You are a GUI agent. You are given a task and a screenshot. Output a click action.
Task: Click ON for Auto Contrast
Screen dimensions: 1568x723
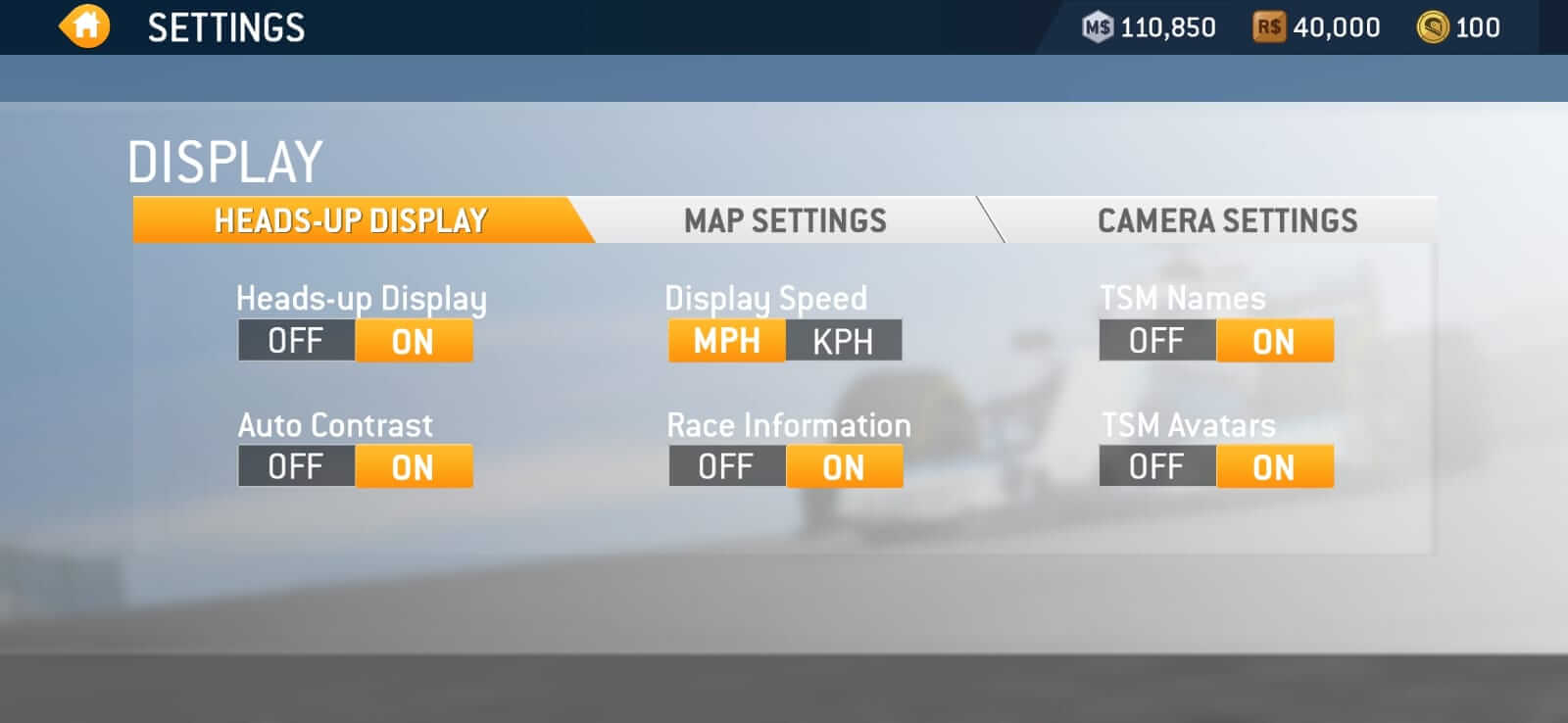[414, 467]
